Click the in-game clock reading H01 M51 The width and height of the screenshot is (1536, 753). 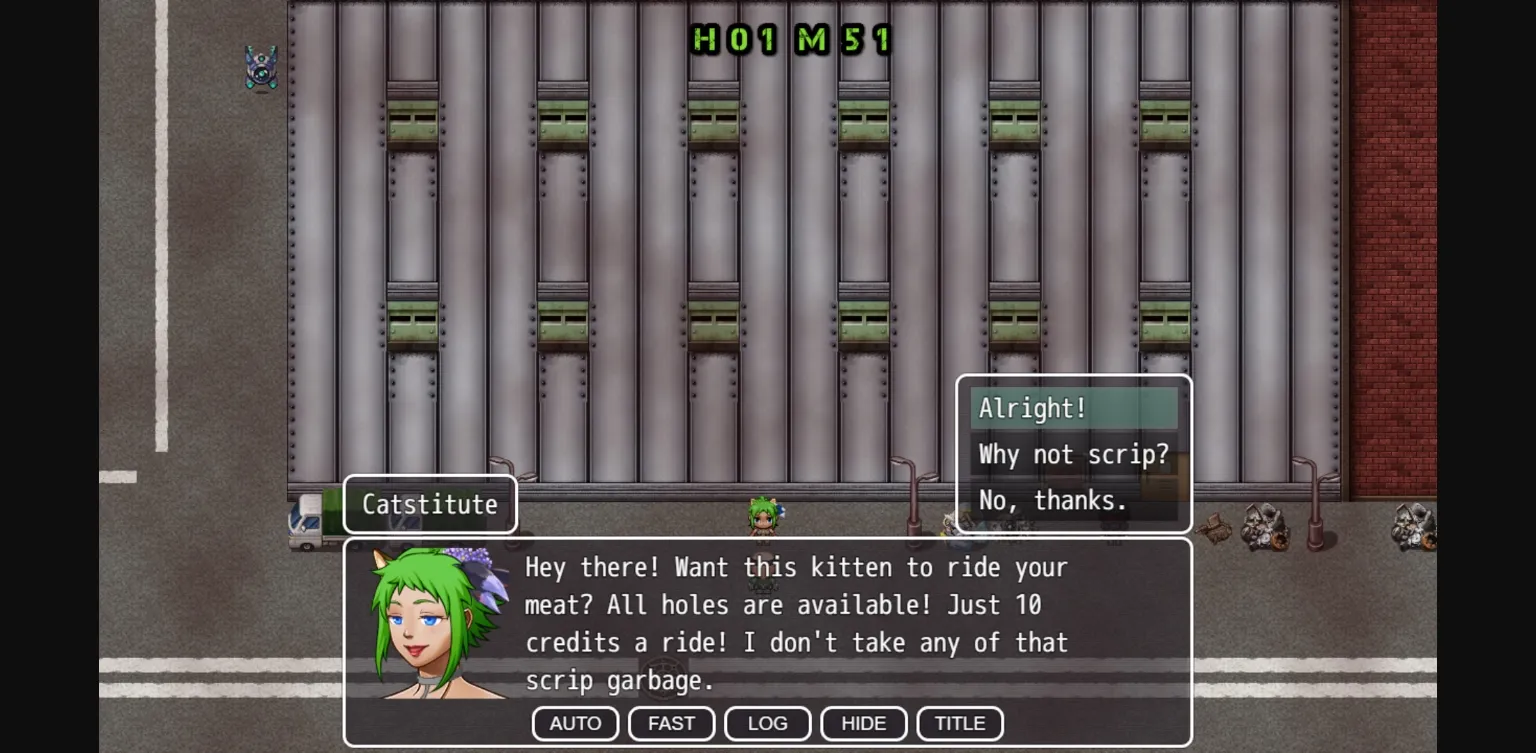coord(790,40)
